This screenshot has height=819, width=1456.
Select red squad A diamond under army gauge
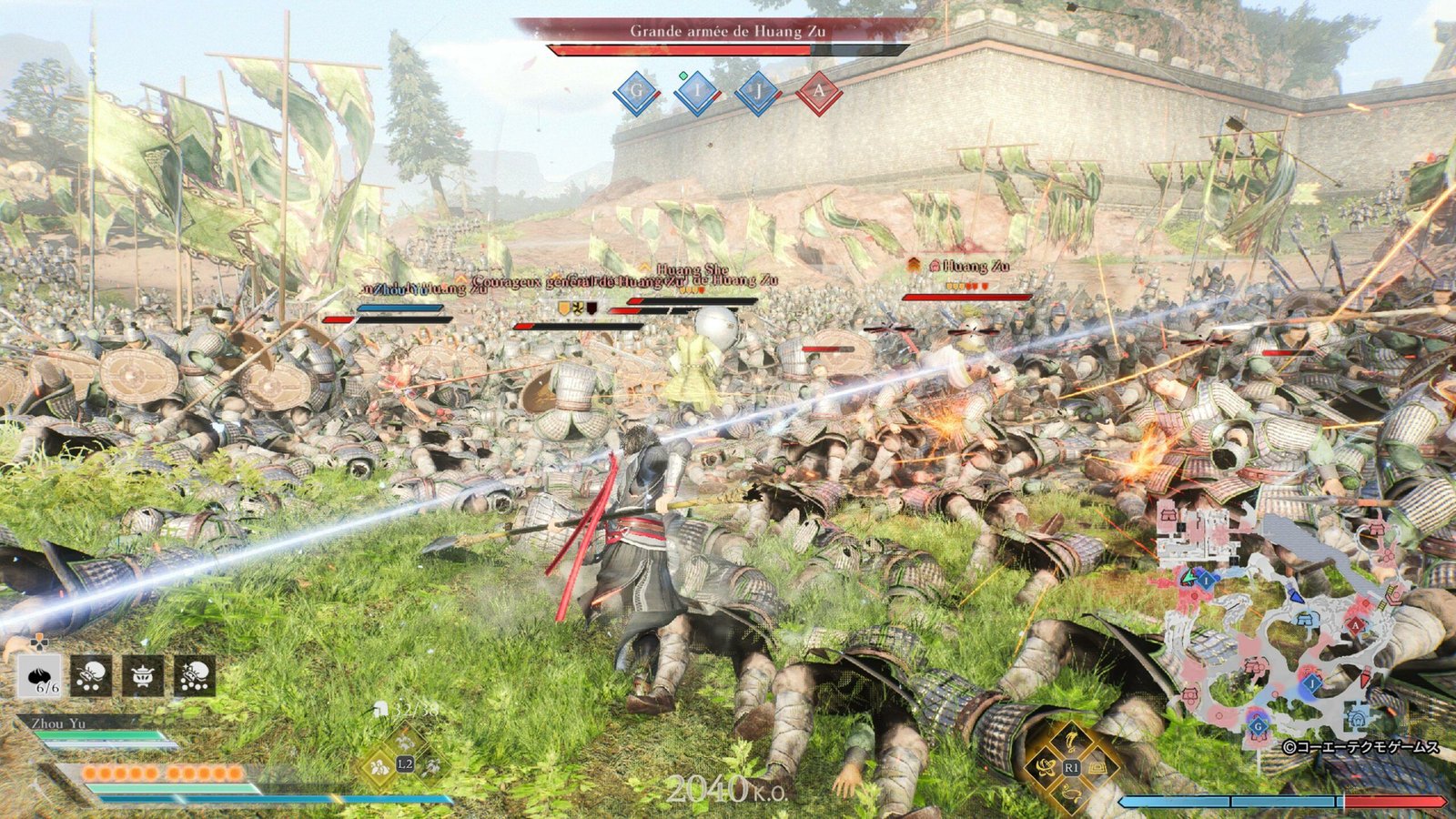point(818,92)
